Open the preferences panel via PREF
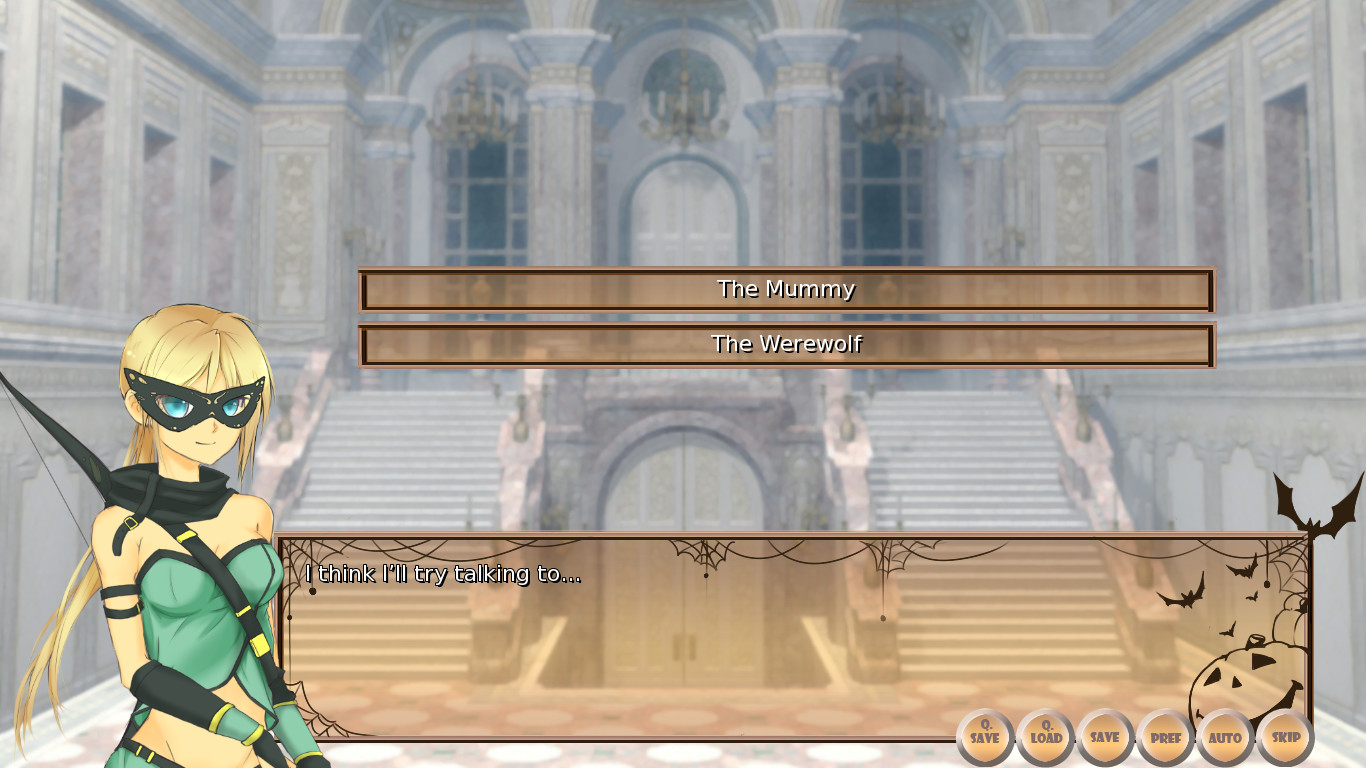 [1164, 737]
